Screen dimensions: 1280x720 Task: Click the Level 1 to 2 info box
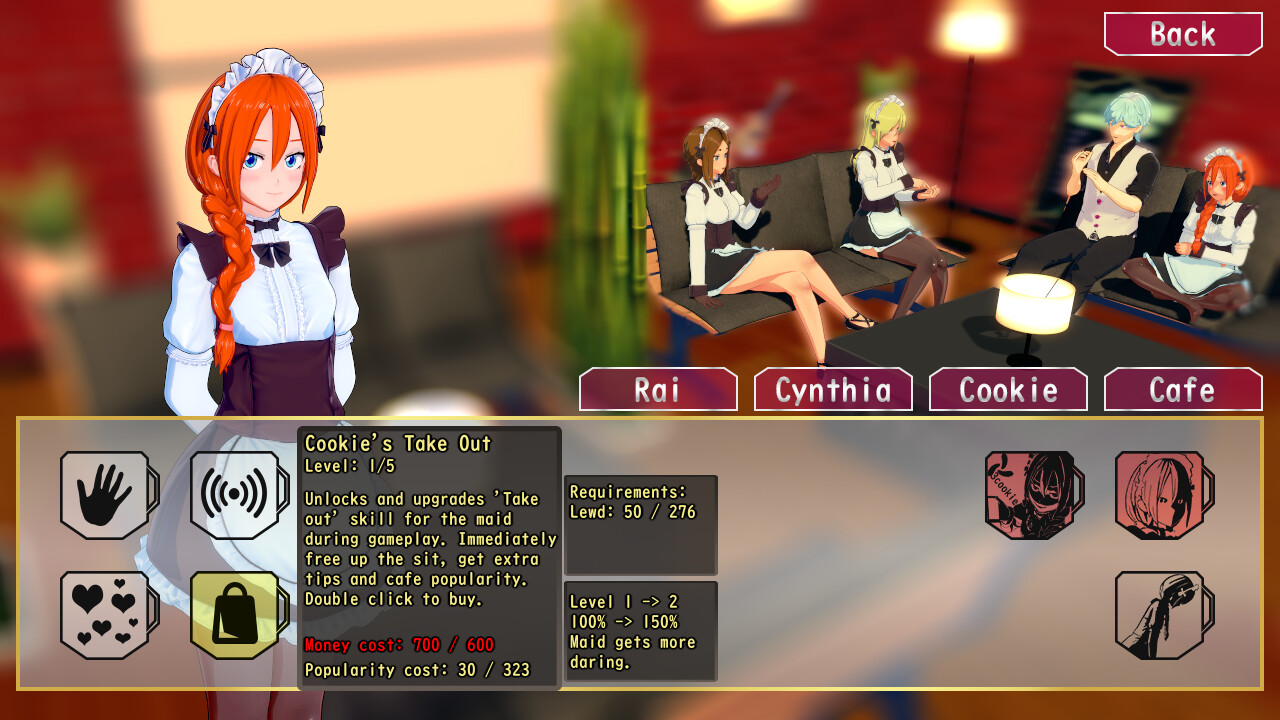[x=640, y=631]
